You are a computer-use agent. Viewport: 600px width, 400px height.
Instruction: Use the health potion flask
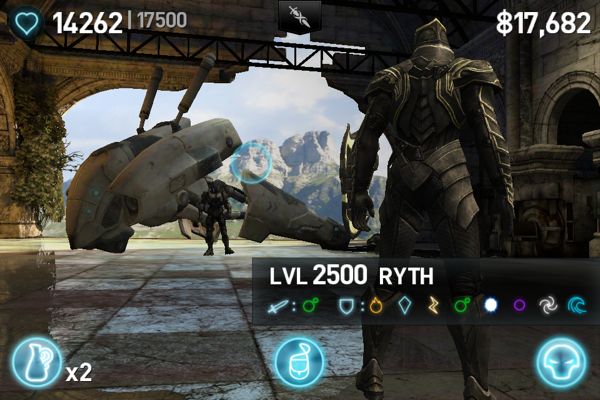click(x=36, y=364)
